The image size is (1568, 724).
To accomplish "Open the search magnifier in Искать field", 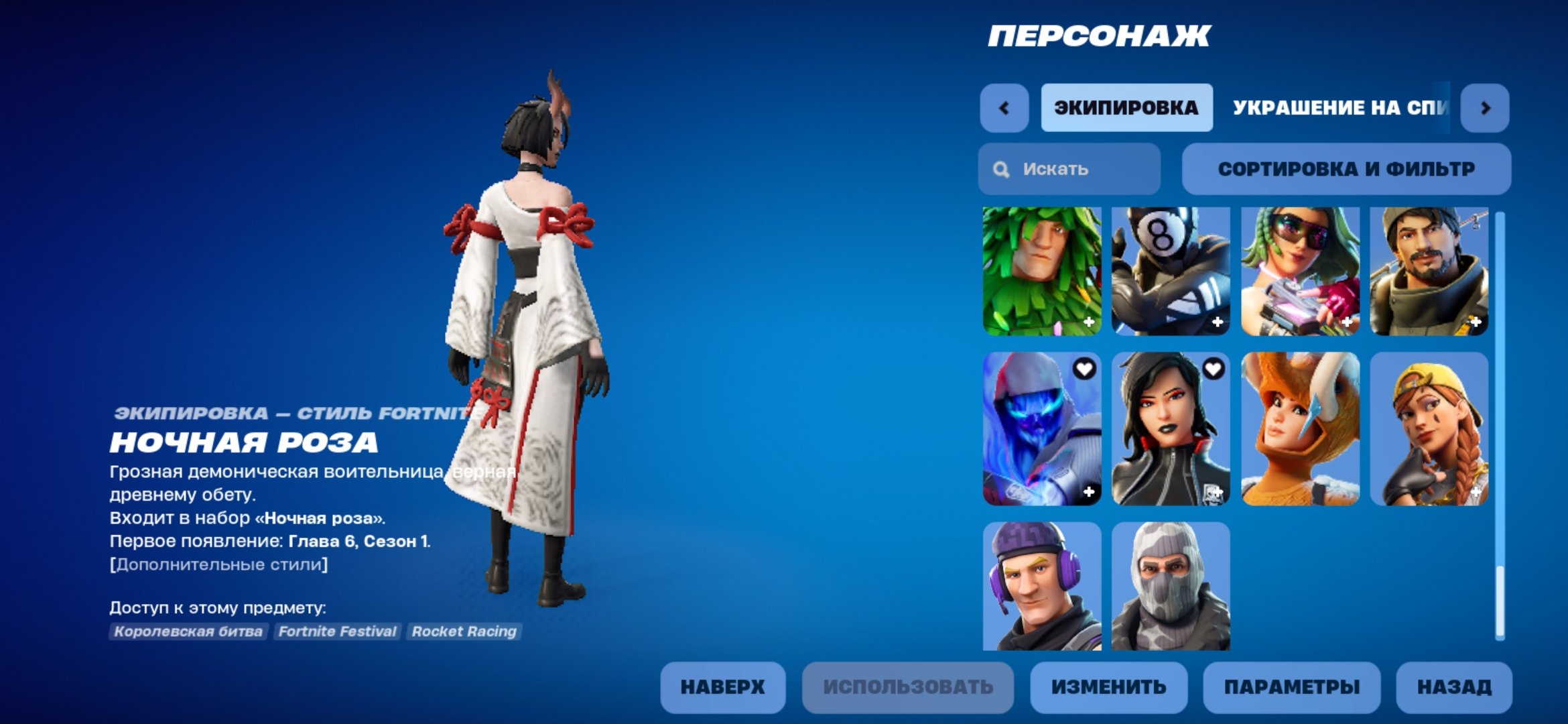I will pyautogui.click(x=1000, y=170).
